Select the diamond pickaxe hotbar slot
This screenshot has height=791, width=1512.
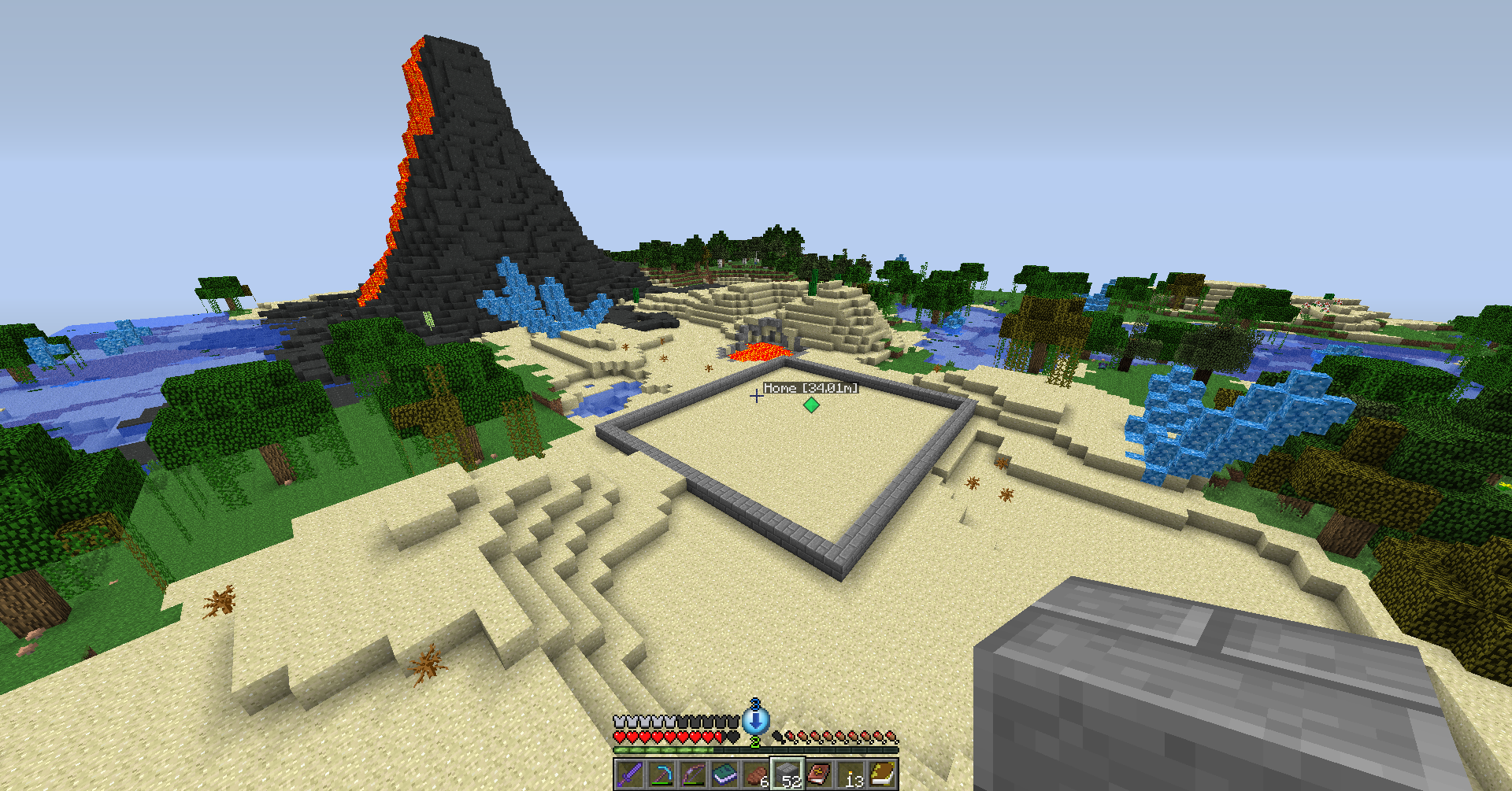click(661, 774)
